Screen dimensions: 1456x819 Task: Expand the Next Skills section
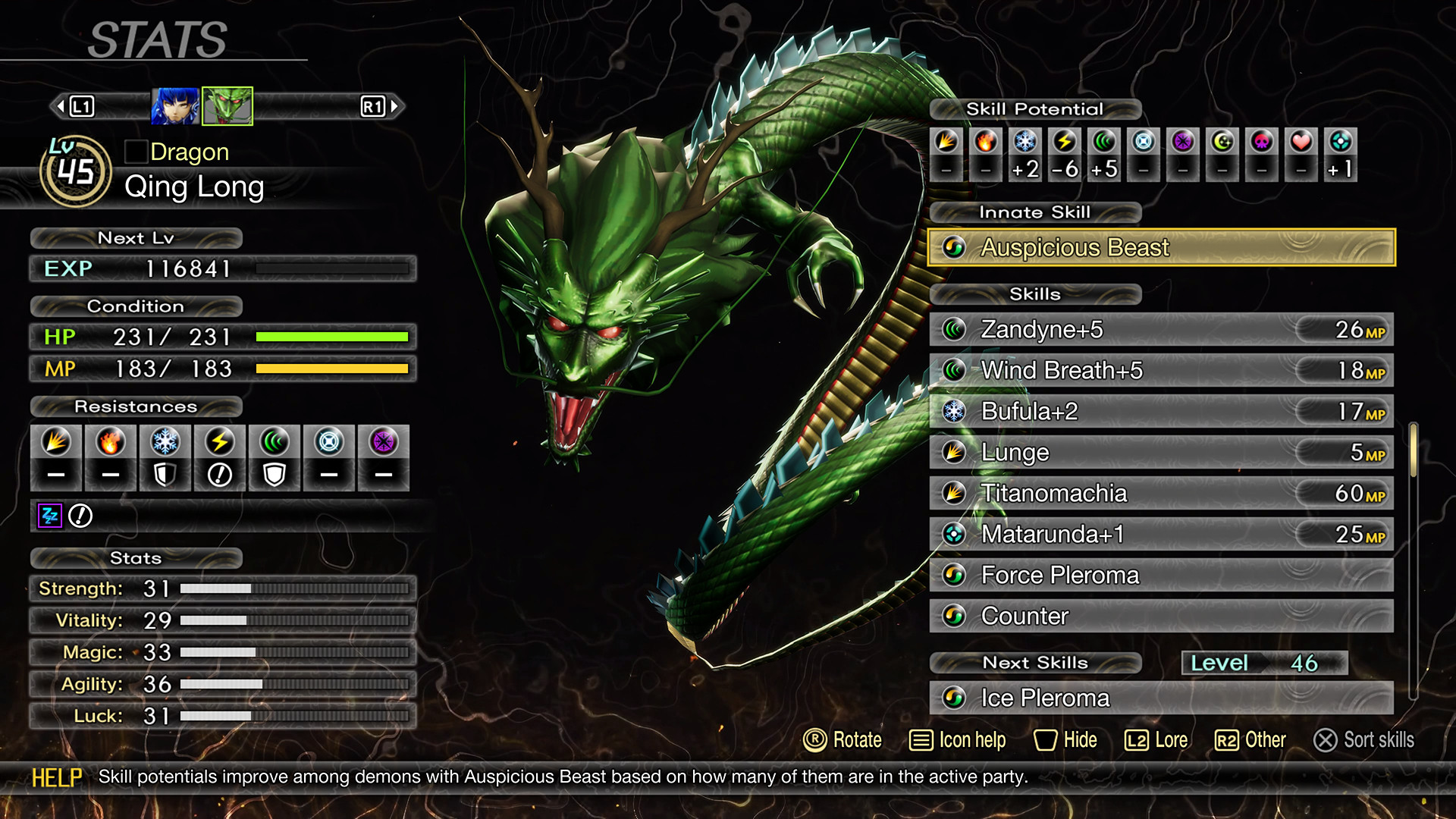[x=1037, y=662]
